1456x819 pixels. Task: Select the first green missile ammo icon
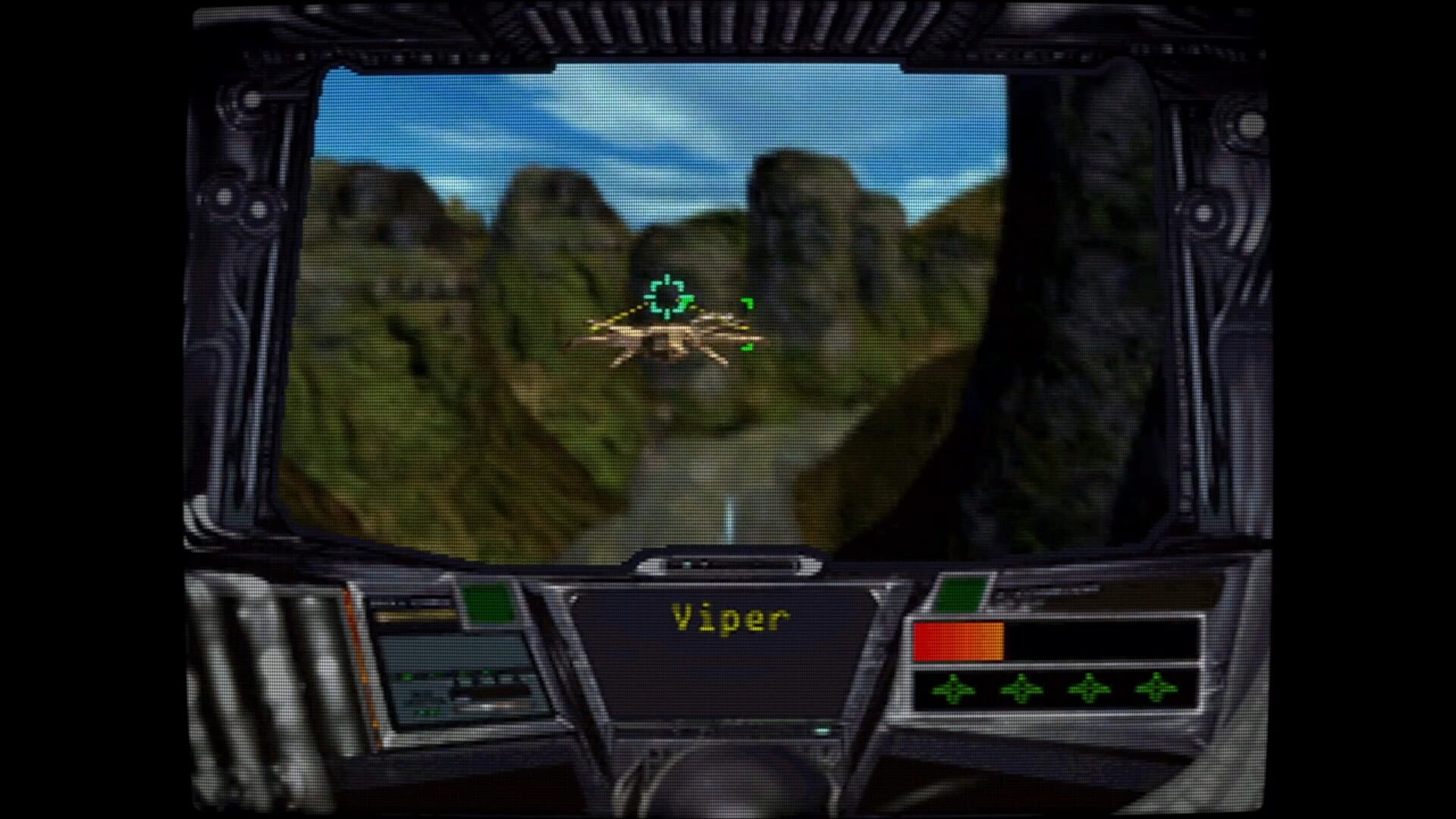(x=954, y=691)
